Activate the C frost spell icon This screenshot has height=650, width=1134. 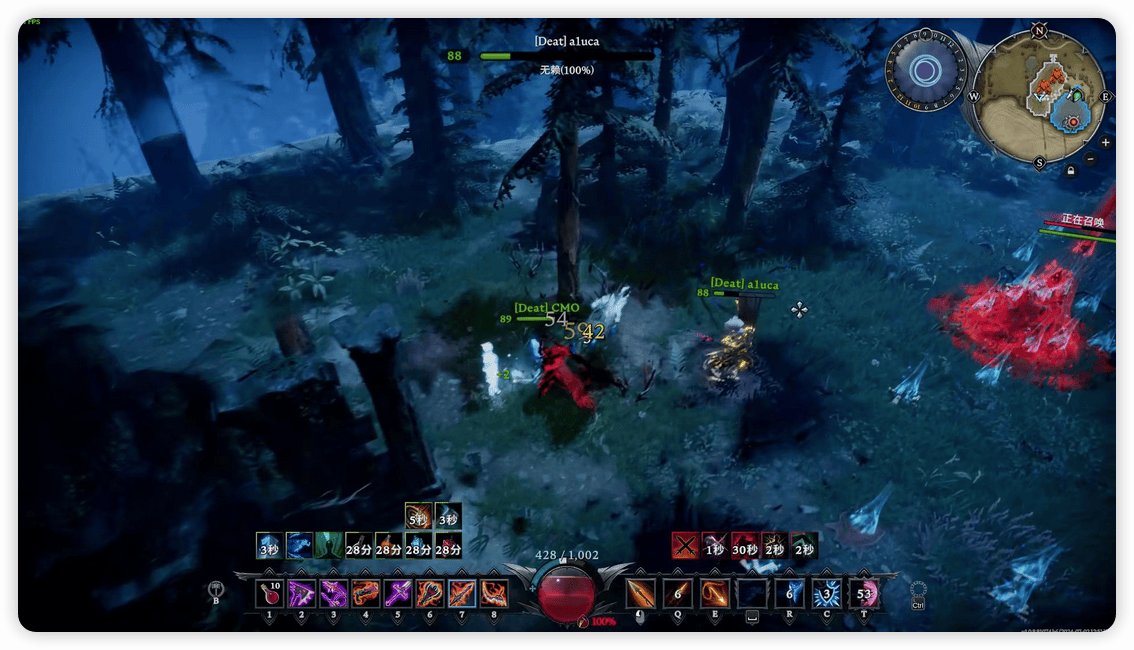pyautogui.click(x=827, y=594)
